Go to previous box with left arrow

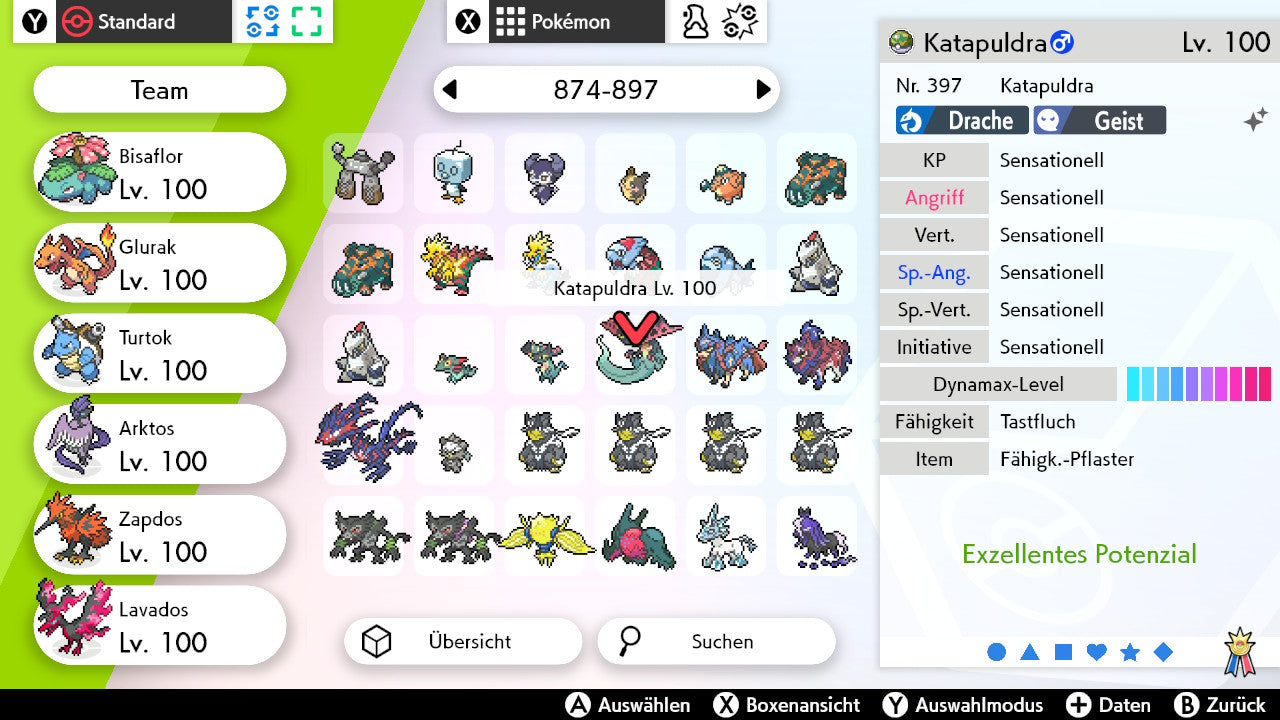point(452,89)
